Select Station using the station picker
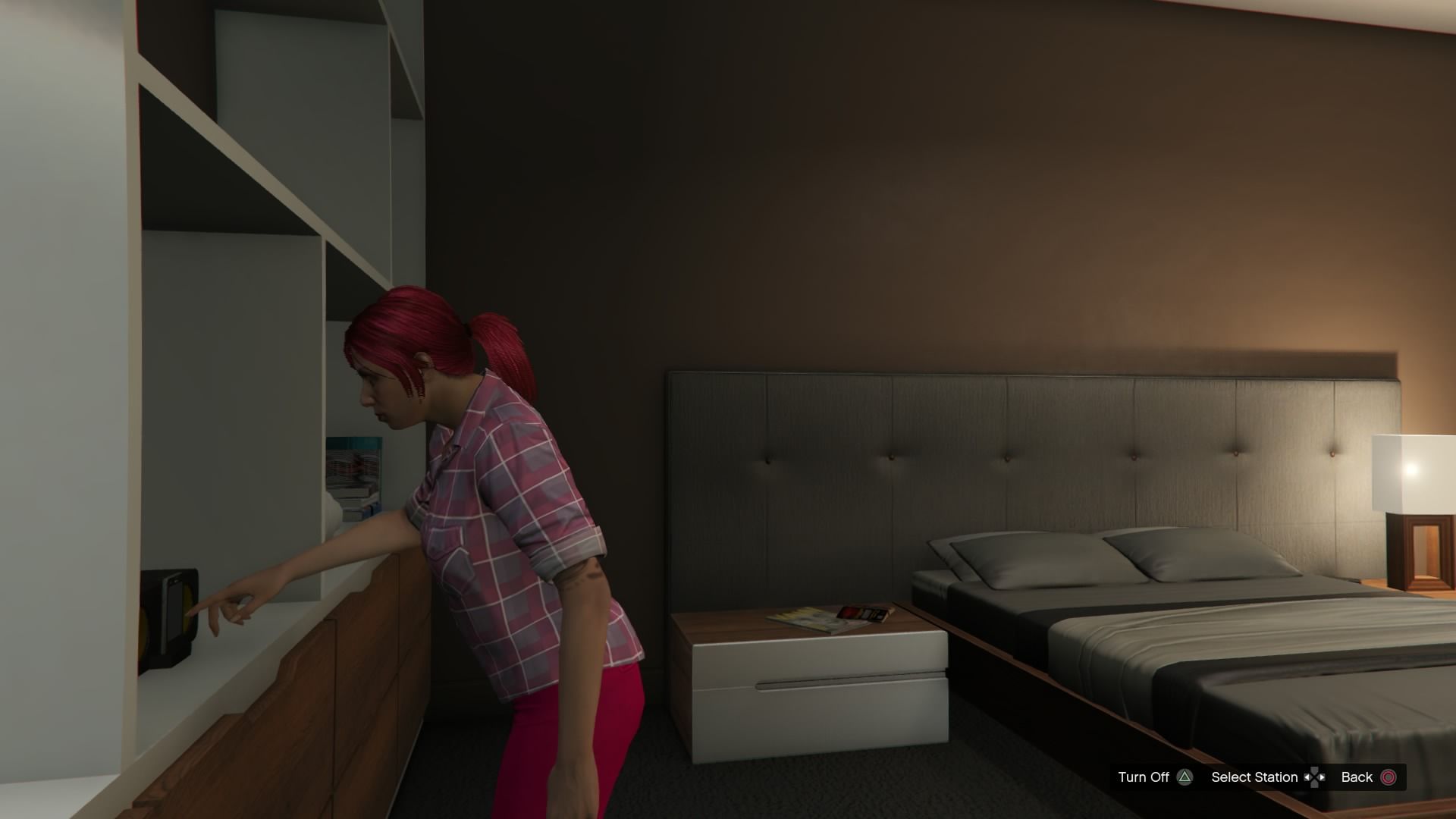This screenshot has height=819, width=1456. pos(1255,777)
